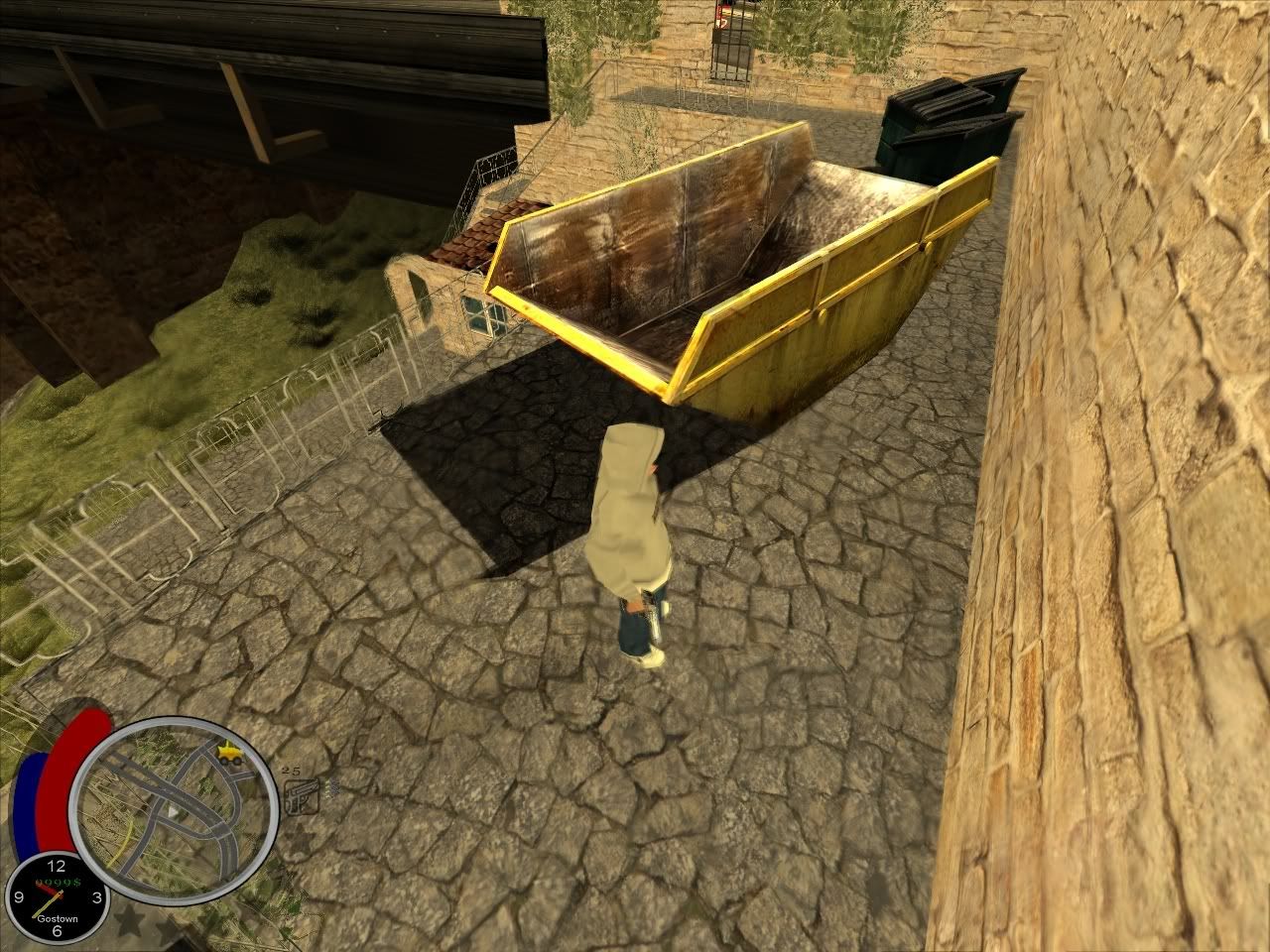Click the Gostown name on the clock face
1270x952 pixels.
(58, 918)
